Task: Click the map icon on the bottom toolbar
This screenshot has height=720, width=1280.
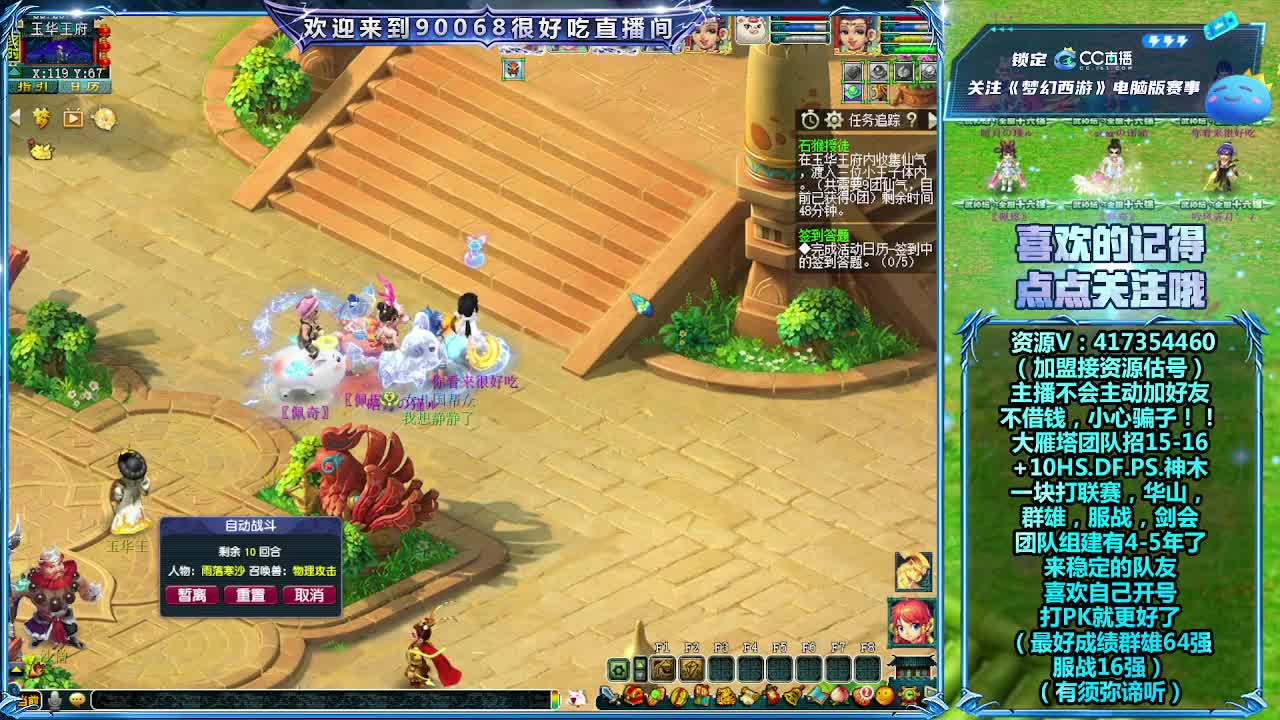Action: click(817, 696)
